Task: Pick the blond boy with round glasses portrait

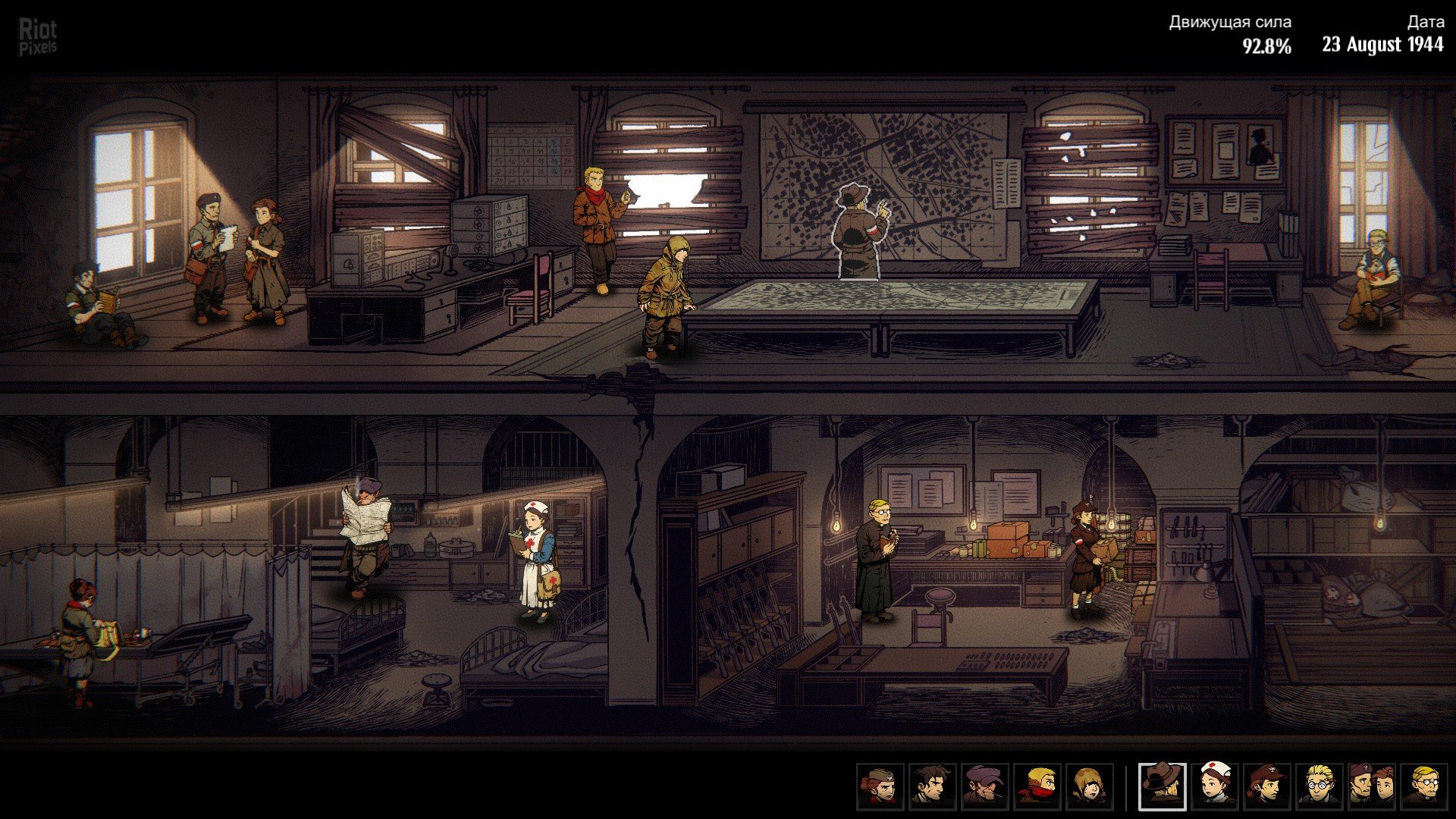Action: [1319, 786]
